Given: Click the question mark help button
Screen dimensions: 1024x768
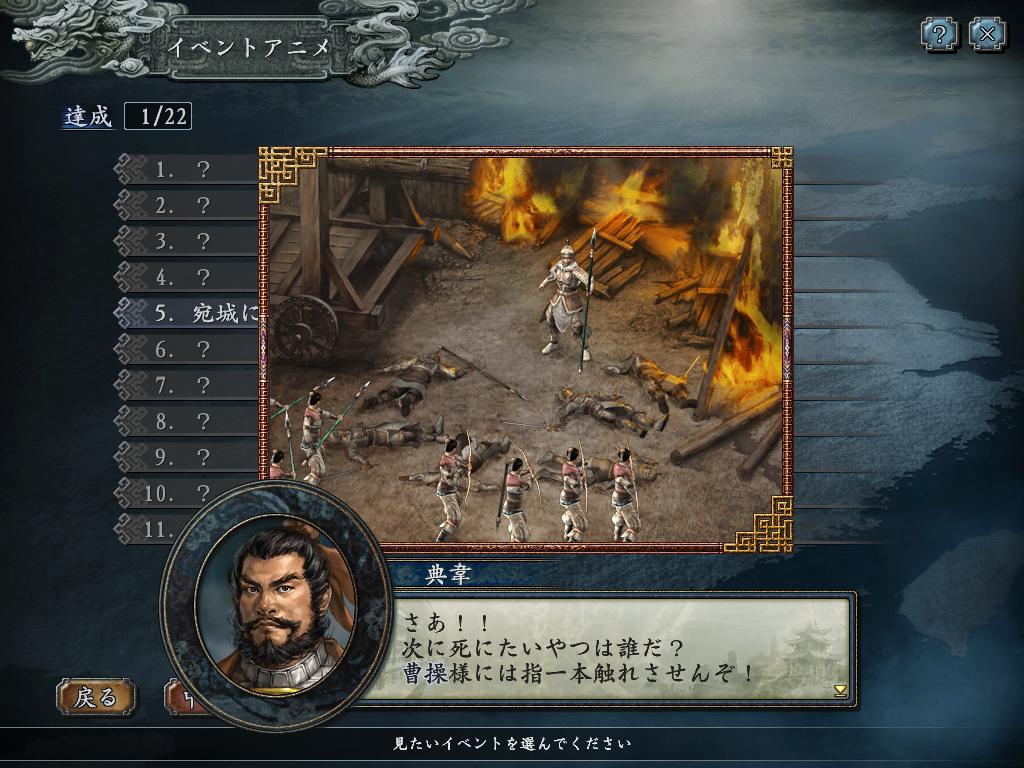Looking at the screenshot, I should [x=939, y=35].
